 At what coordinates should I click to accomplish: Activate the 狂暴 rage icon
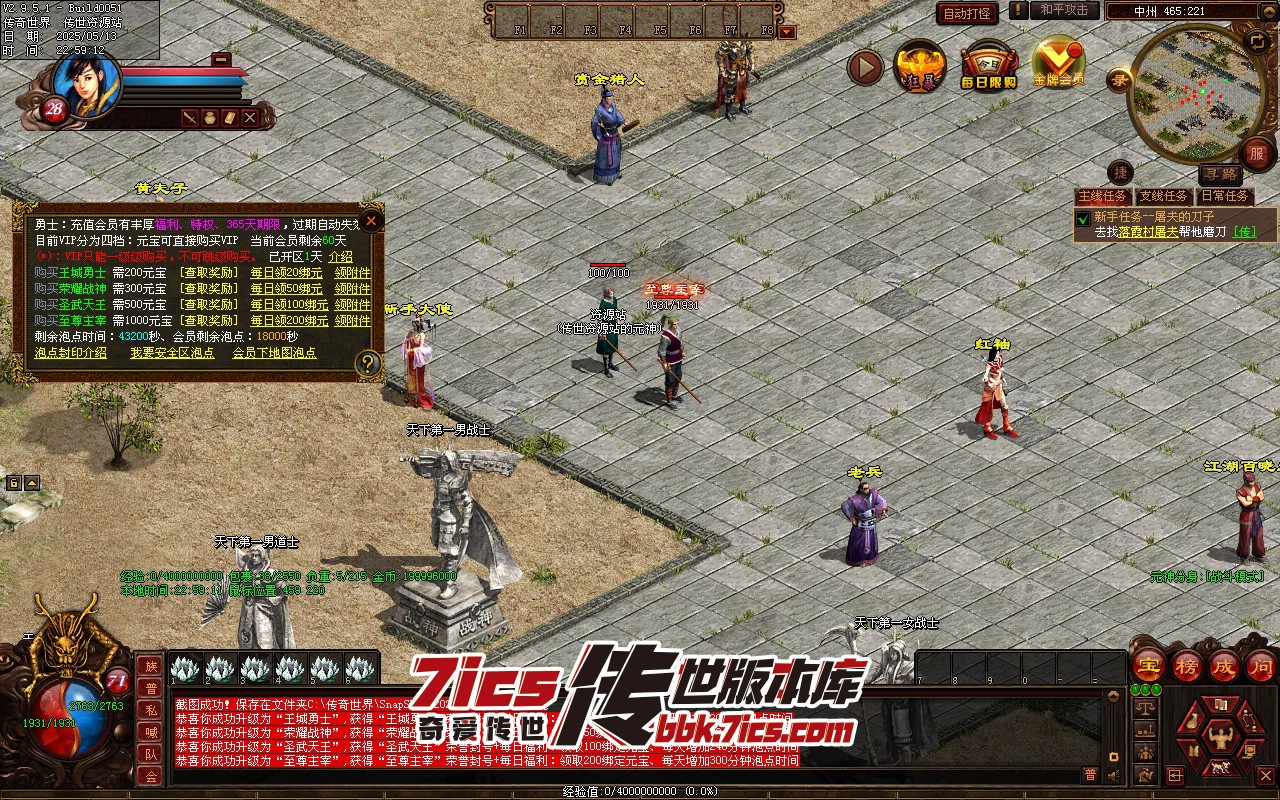(x=919, y=66)
